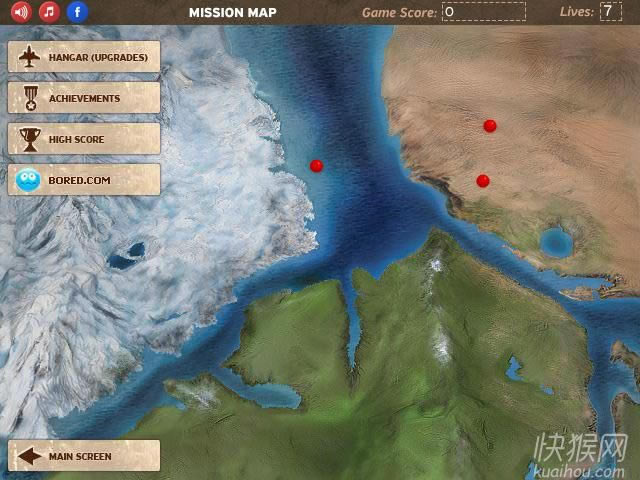Visit the Bored.com link button
Viewport: 640px width, 480px height.
[x=84, y=180]
